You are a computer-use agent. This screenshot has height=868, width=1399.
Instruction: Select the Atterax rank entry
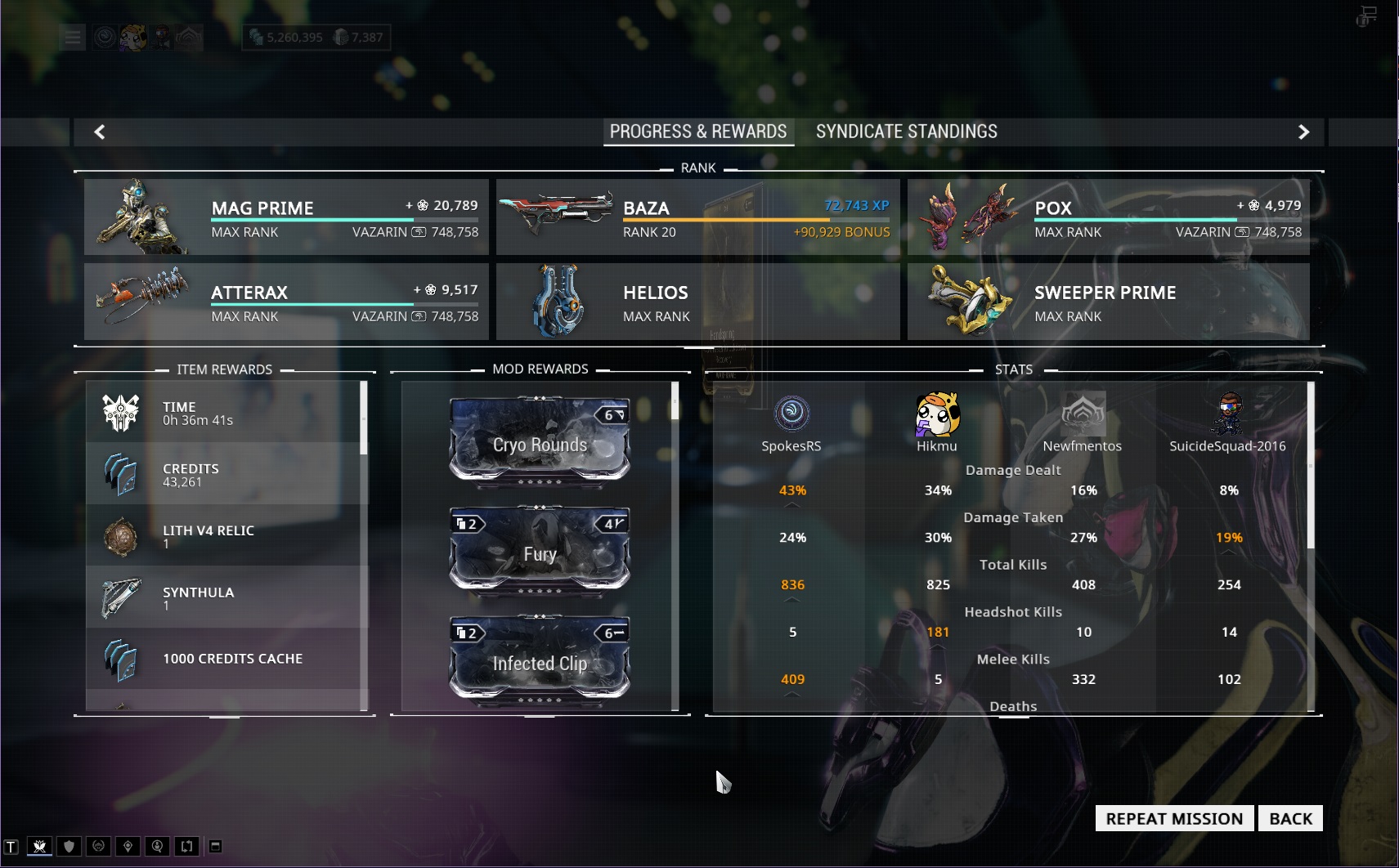pyautogui.click(x=286, y=302)
